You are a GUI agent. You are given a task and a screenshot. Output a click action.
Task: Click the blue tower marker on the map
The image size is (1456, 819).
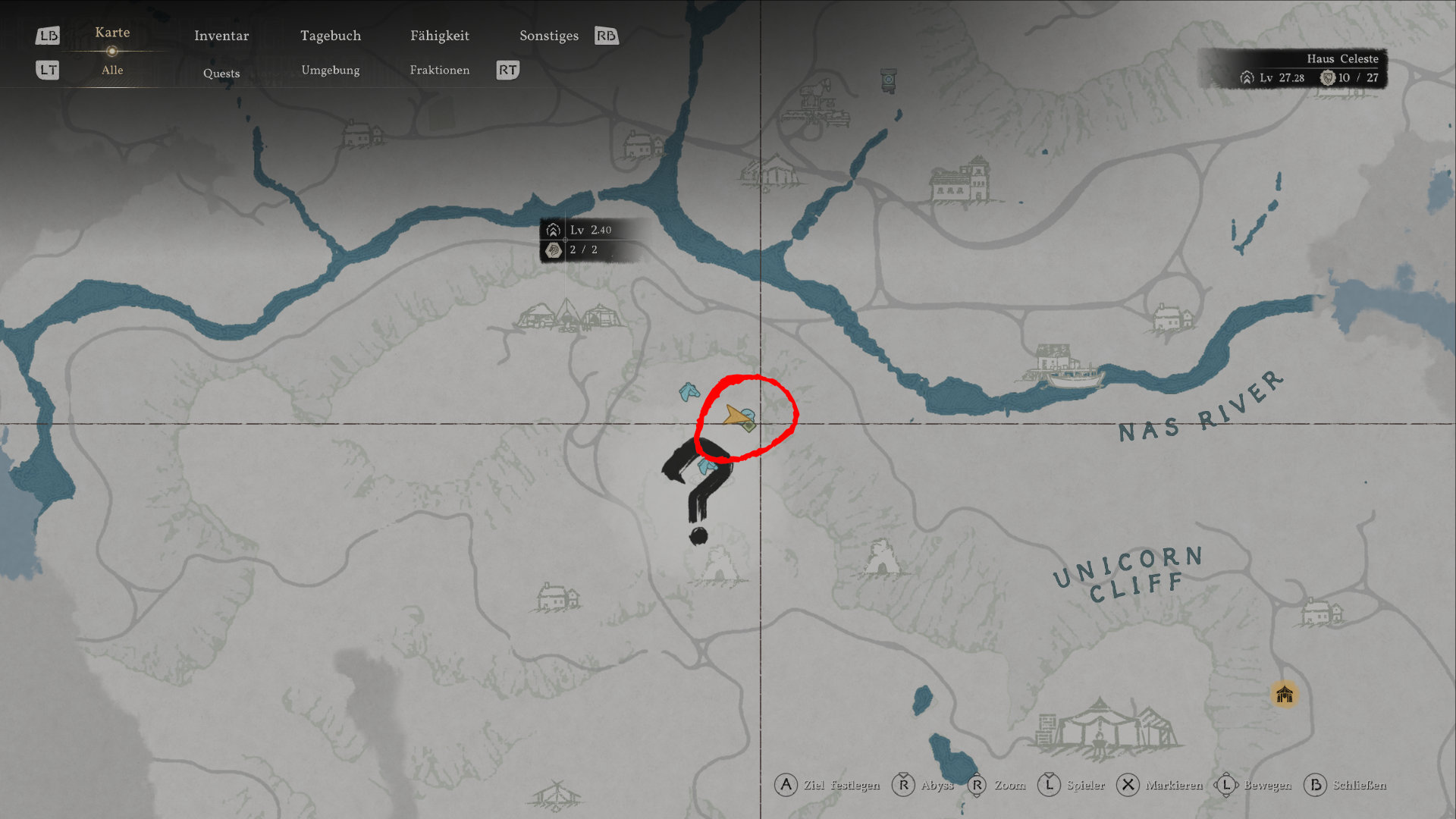(x=888, y=80)
